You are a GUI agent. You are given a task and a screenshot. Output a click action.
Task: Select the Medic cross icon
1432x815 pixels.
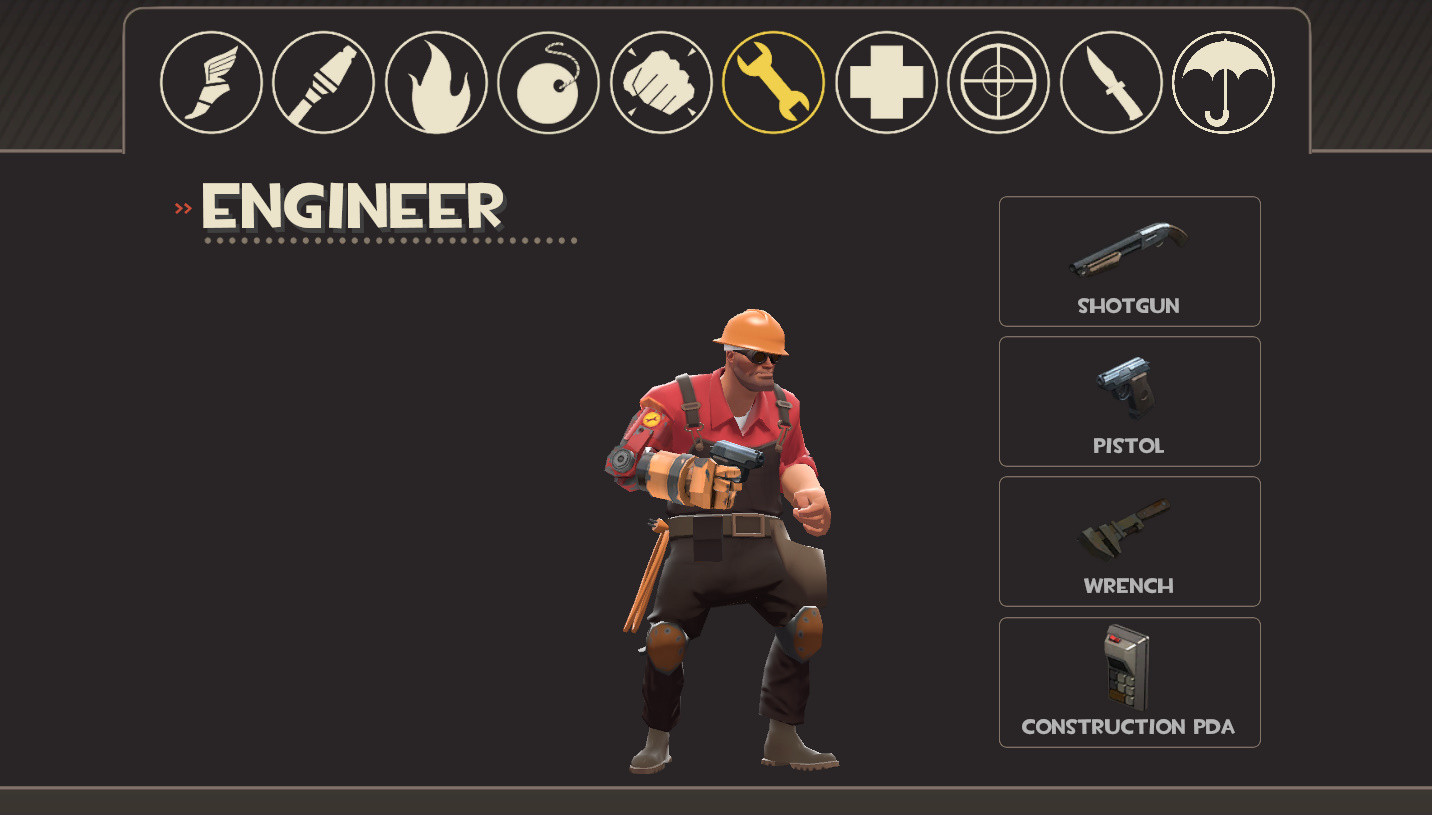pos(885,81)
